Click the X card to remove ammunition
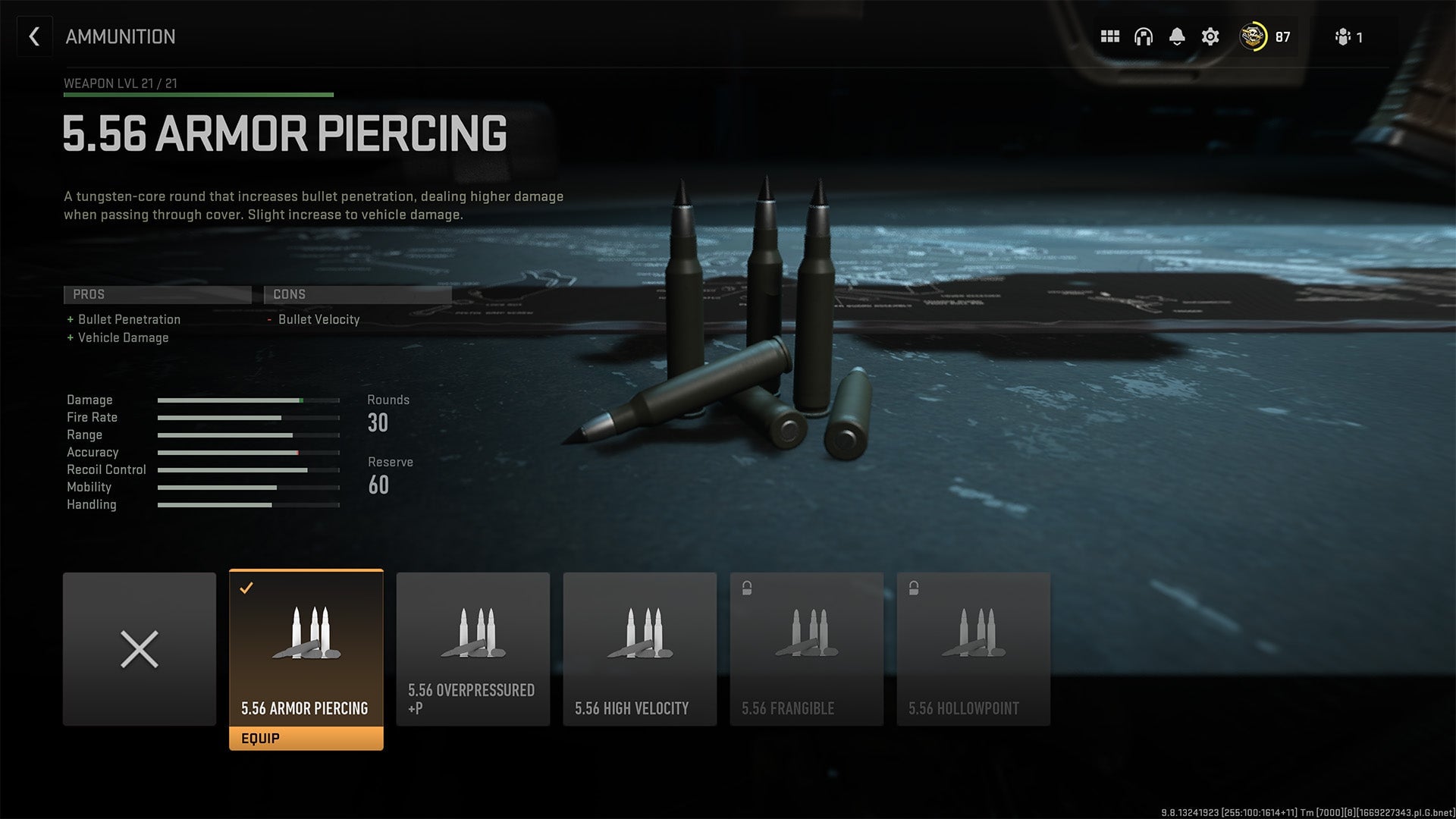Screen dimensions: 1456x819 click(x=139, y=648)
